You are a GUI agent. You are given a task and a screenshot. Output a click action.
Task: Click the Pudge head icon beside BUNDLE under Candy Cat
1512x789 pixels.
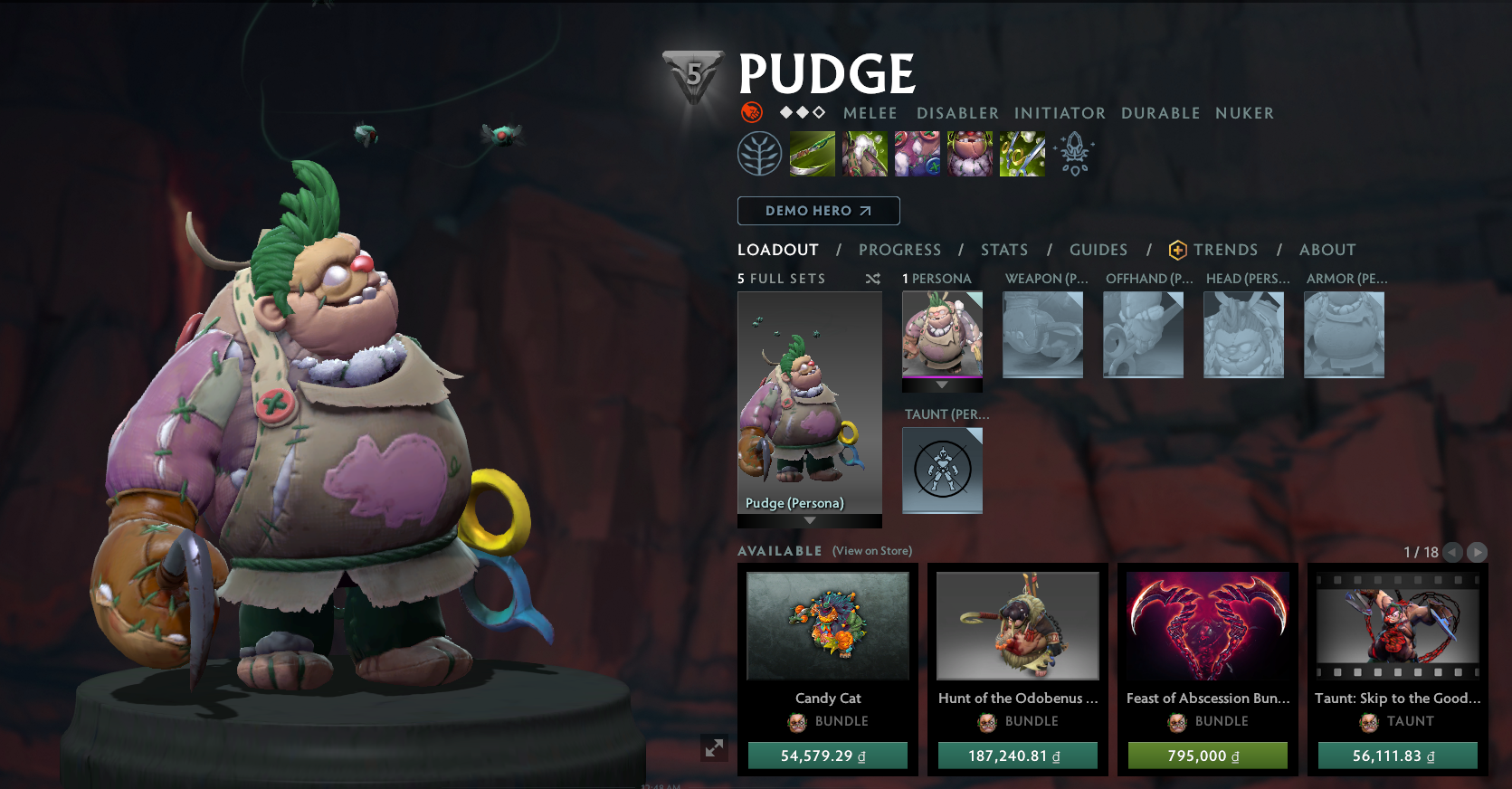point(795,721)
